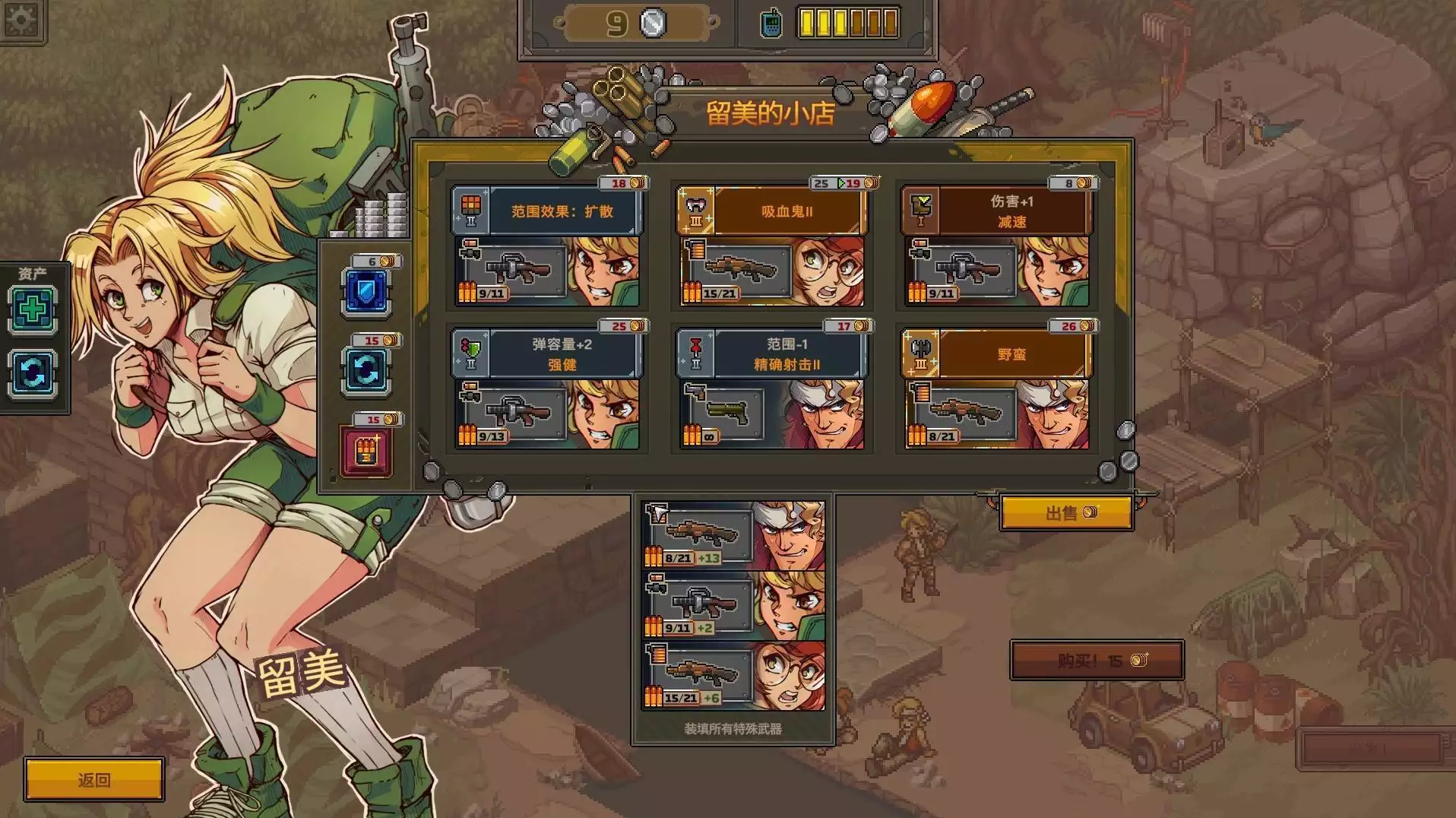1456x818 pixels.
Task: Select the red ammo refill item
Action: click(367, 452)
